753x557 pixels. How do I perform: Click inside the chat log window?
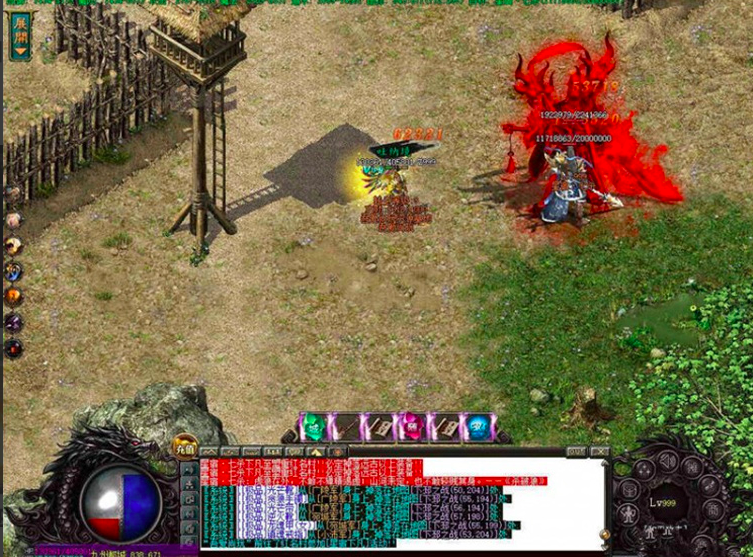point(400,505)
